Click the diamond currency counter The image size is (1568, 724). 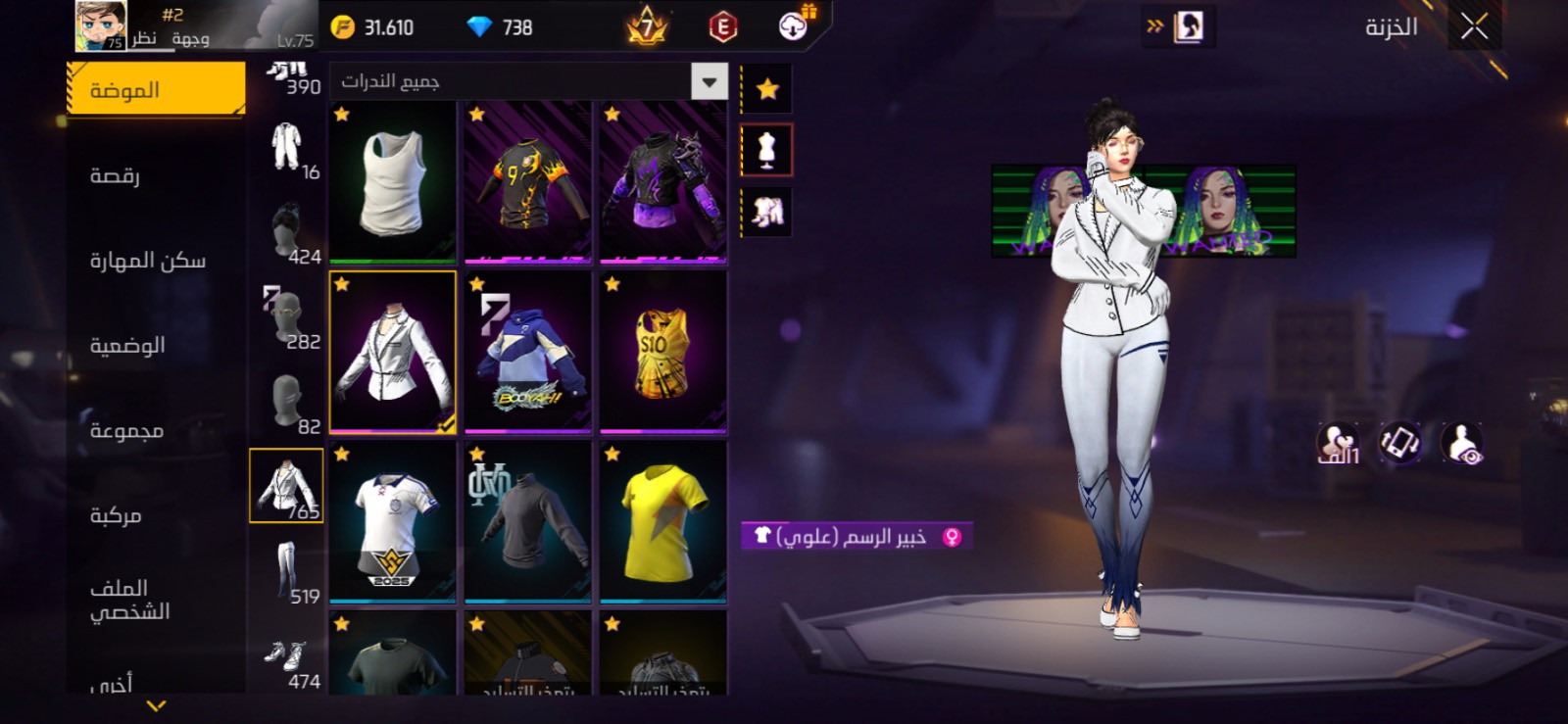click(x=499, y=27)
